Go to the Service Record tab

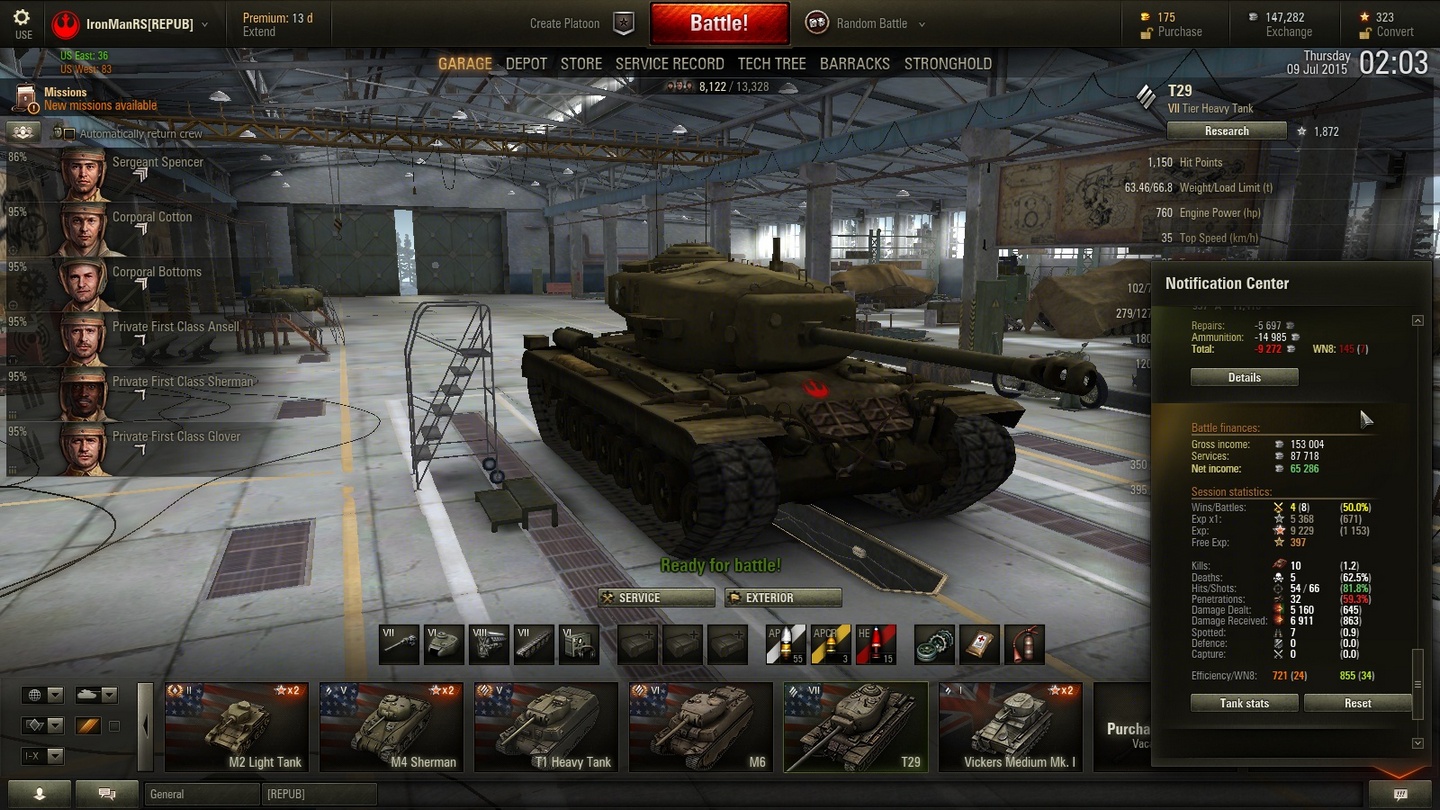click(669, 63)
